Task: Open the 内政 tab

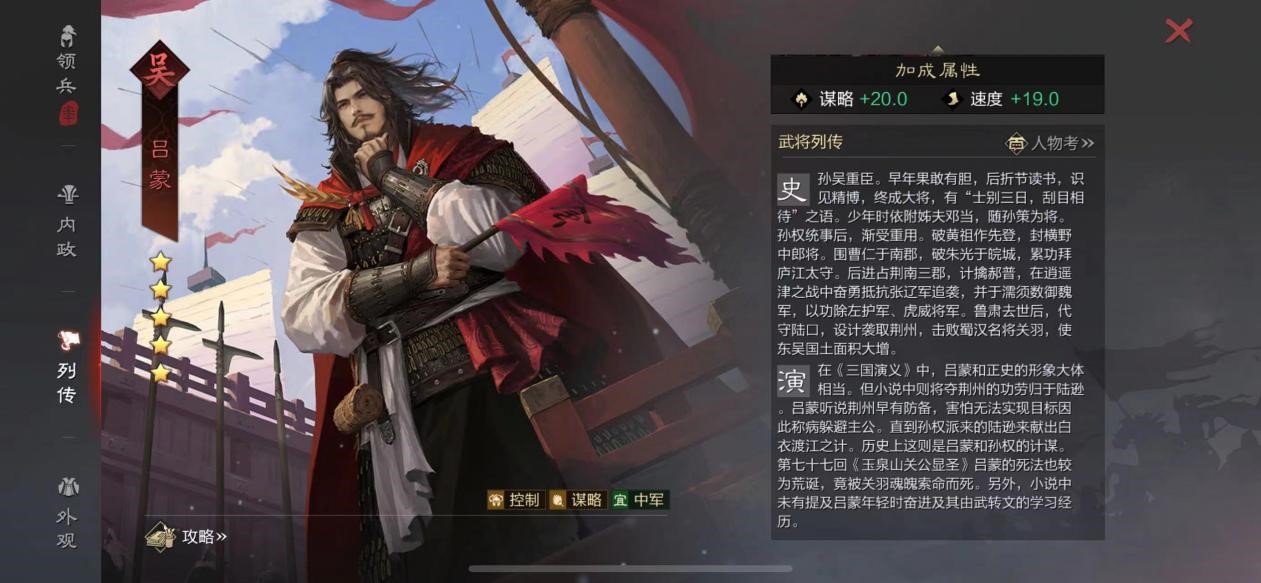Action: point(67,221)
